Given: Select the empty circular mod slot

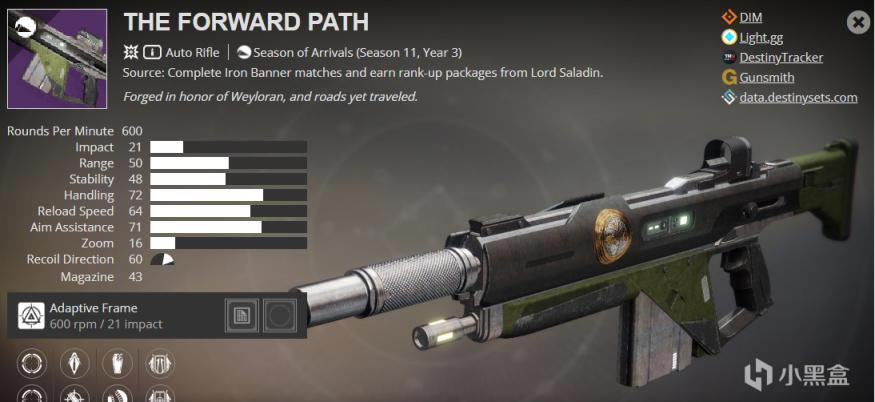Looking at the screenshot, I should pos(279,316).
